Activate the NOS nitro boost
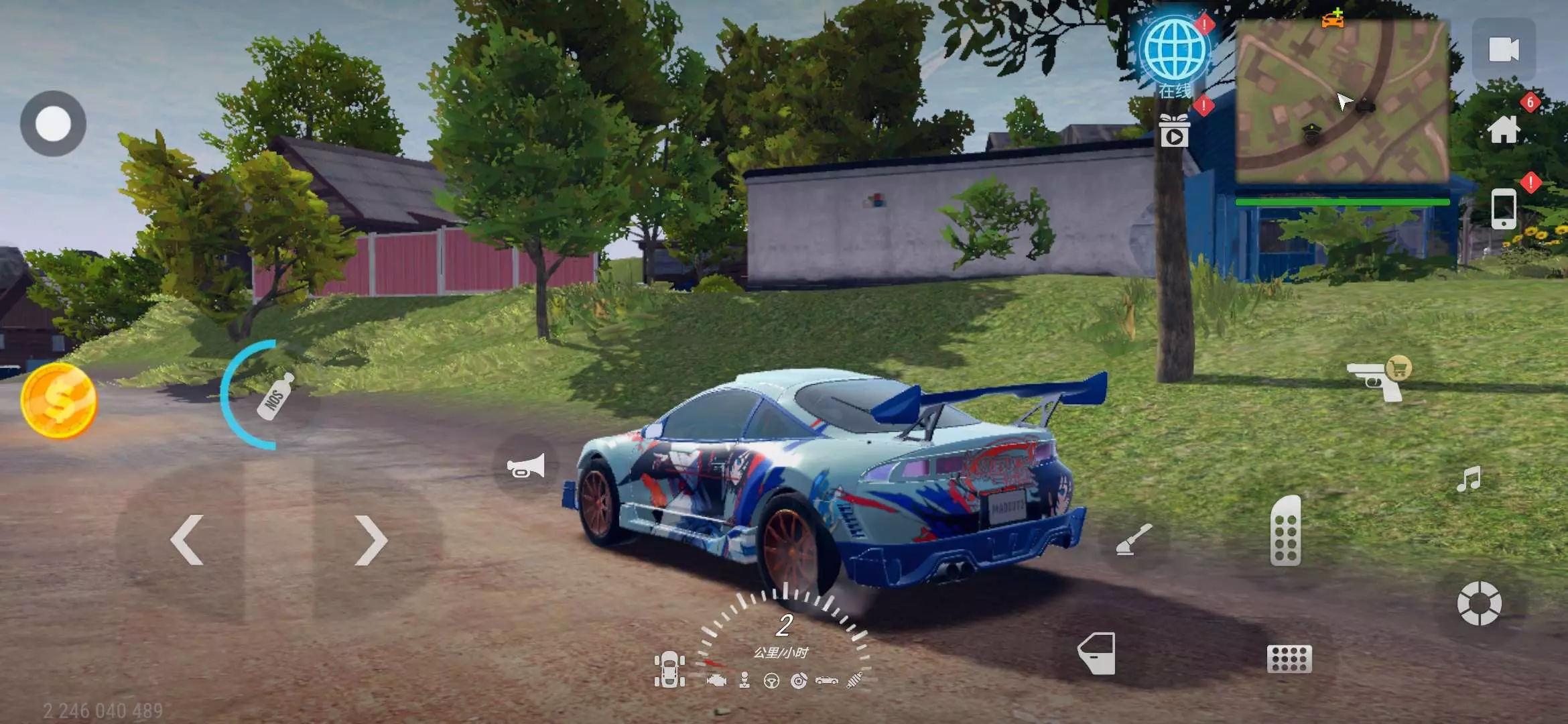Screen dimensions: 1568x724 [275, 396]
